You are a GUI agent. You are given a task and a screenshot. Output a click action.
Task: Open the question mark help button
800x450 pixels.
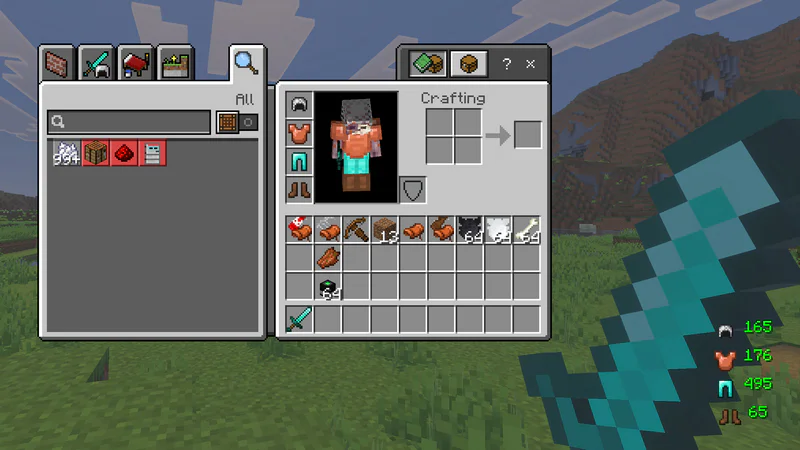(507, 64)
